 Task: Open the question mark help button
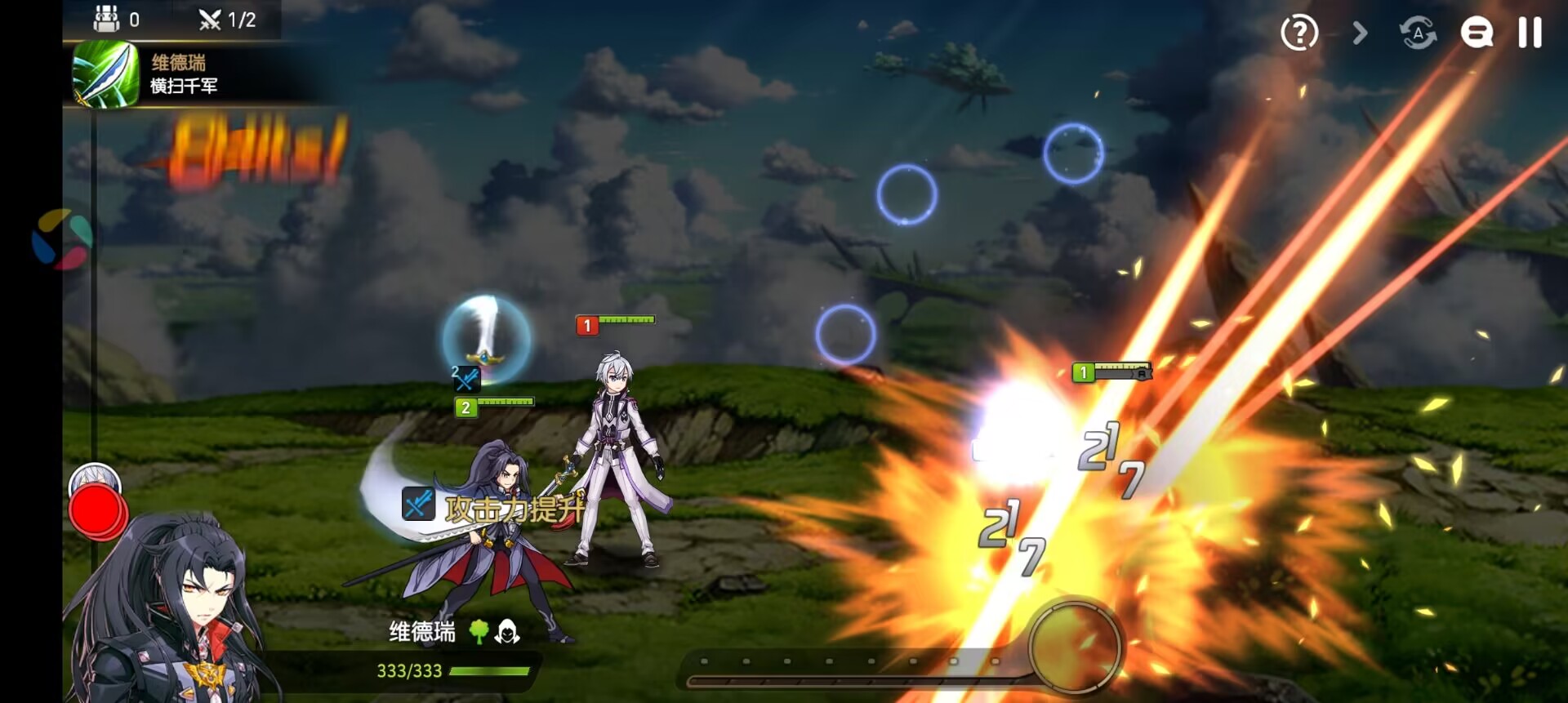coord(1298,33)
